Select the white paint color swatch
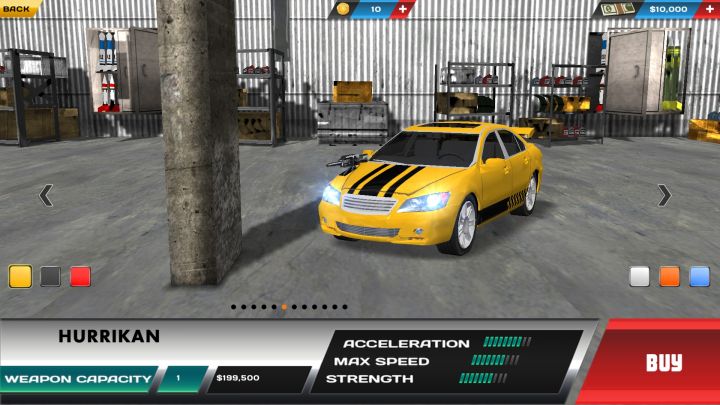 click(x=640, y=276)
